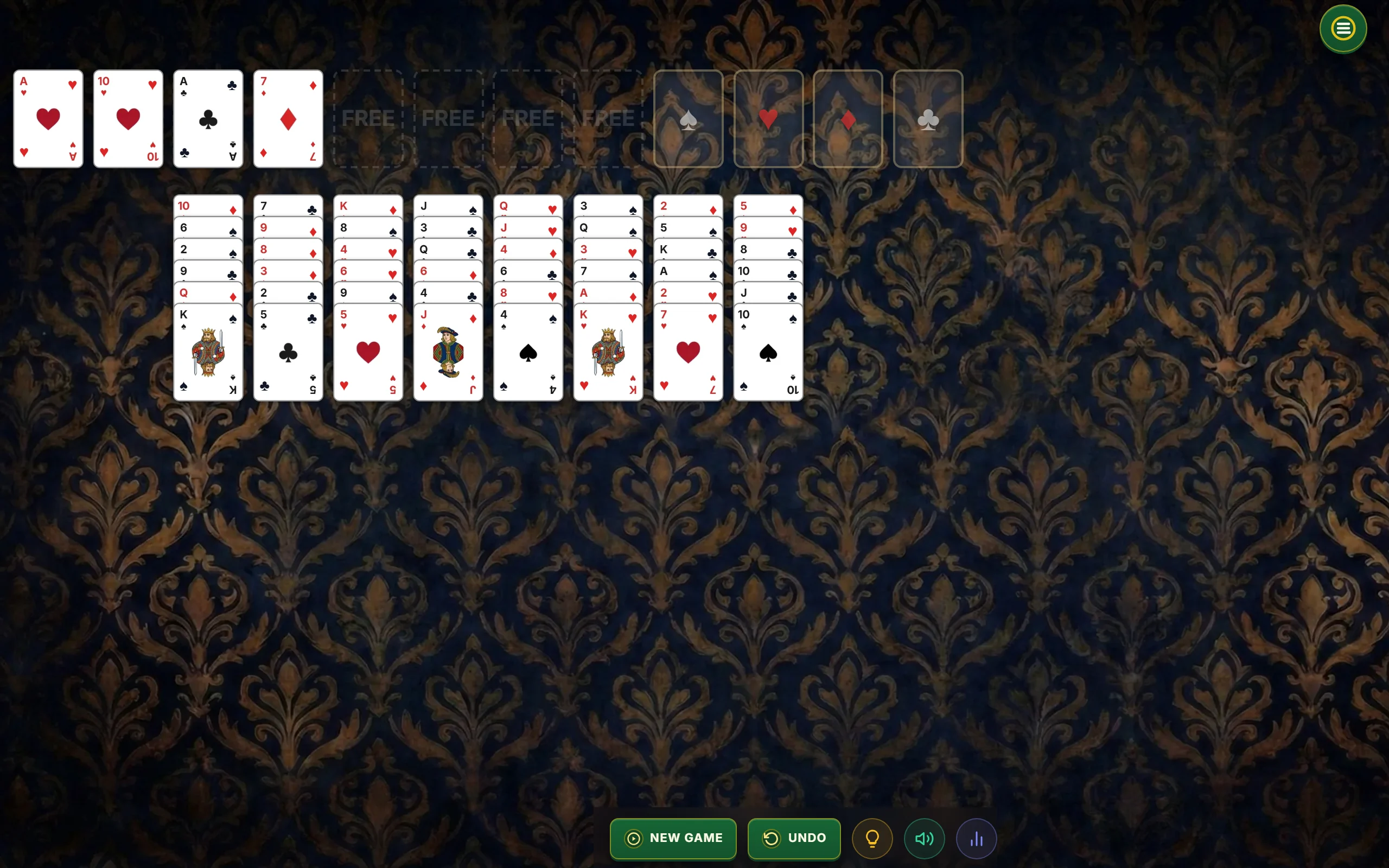Open the statistics bar chart icon
This screenshot has height=868, width=1389.
point(976,838)
